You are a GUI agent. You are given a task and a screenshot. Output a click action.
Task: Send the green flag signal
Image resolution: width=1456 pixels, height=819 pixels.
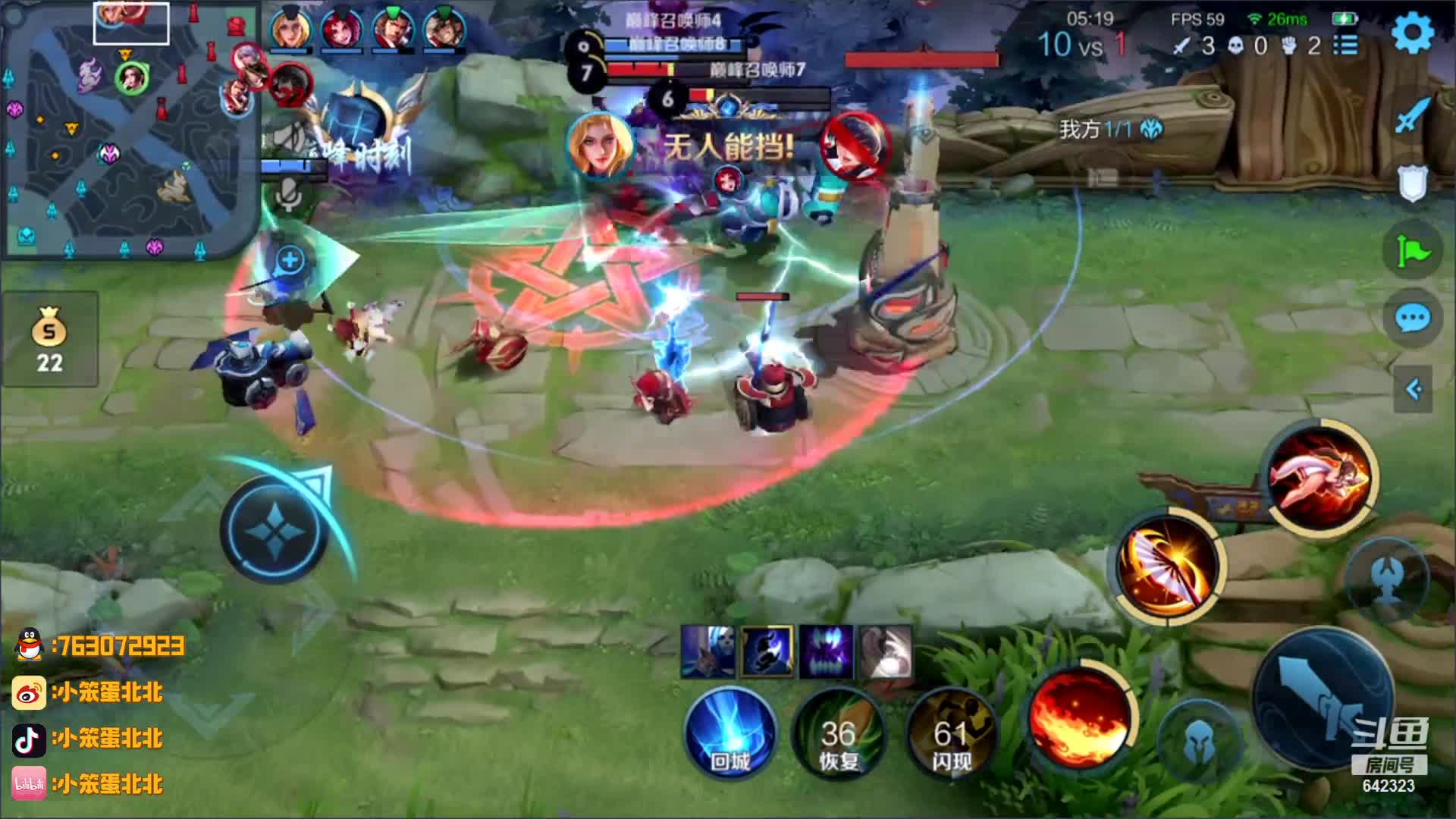1413,249
